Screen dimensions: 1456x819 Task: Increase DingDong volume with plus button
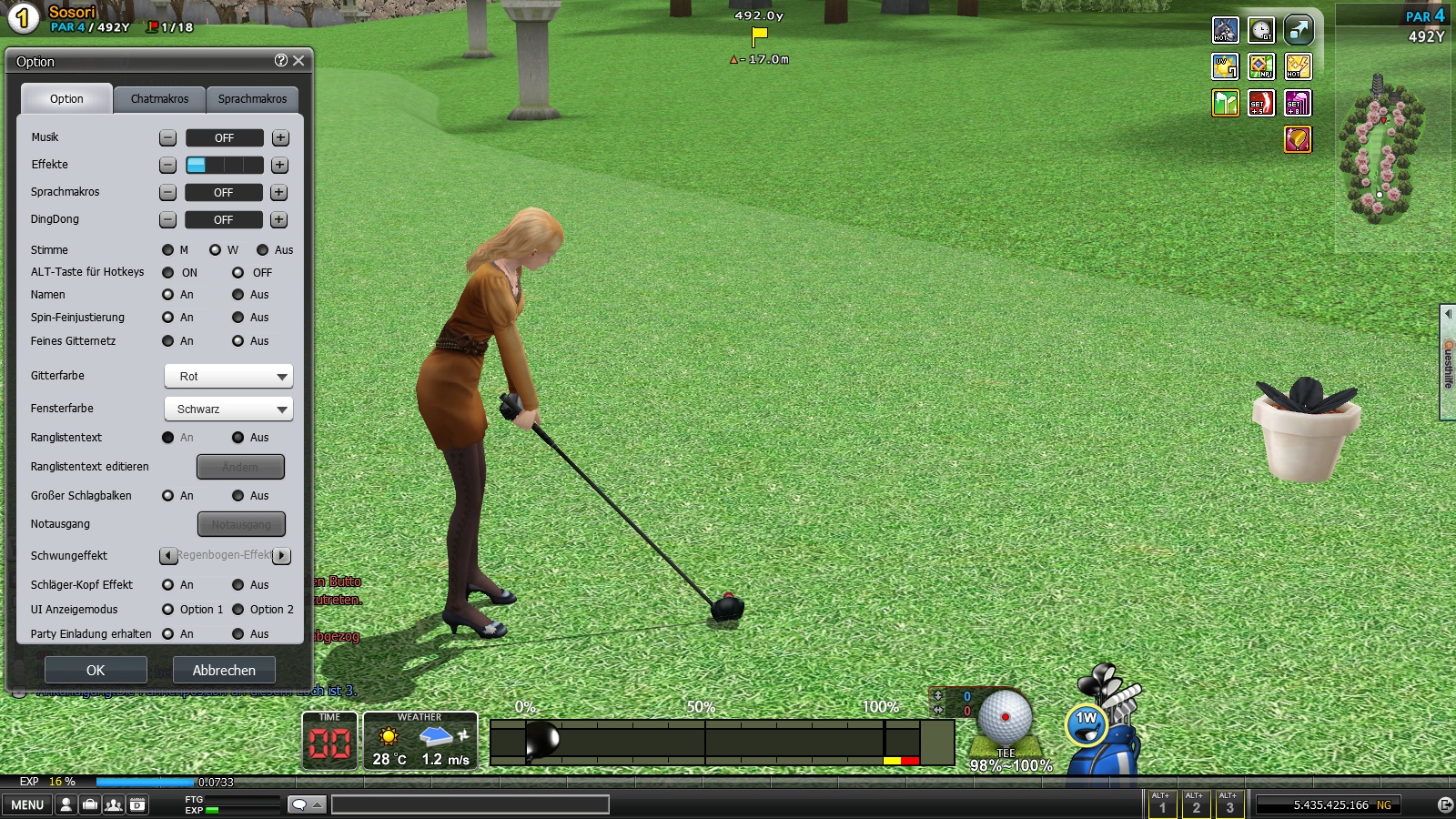279,219
